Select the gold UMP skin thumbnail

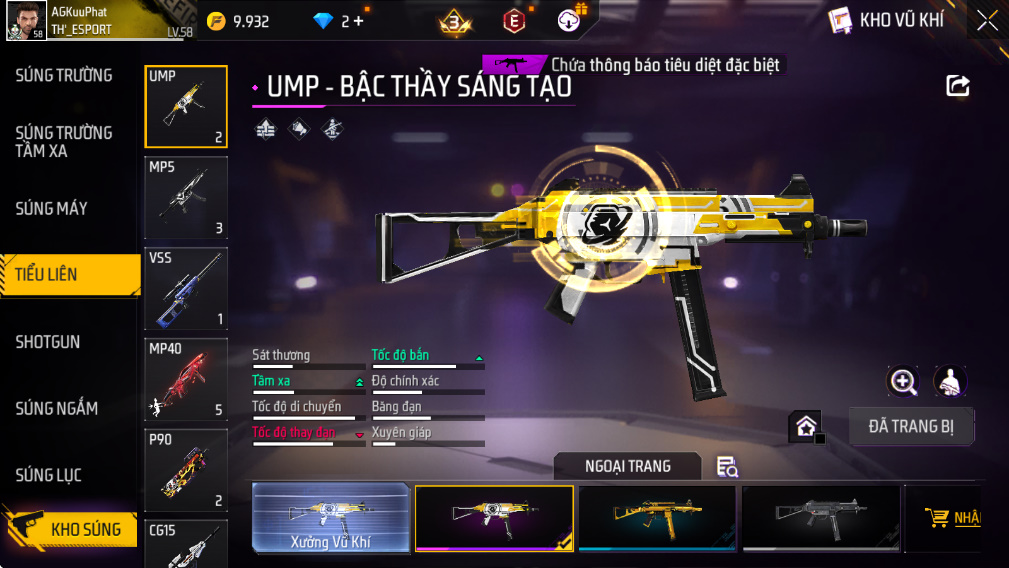657,518
